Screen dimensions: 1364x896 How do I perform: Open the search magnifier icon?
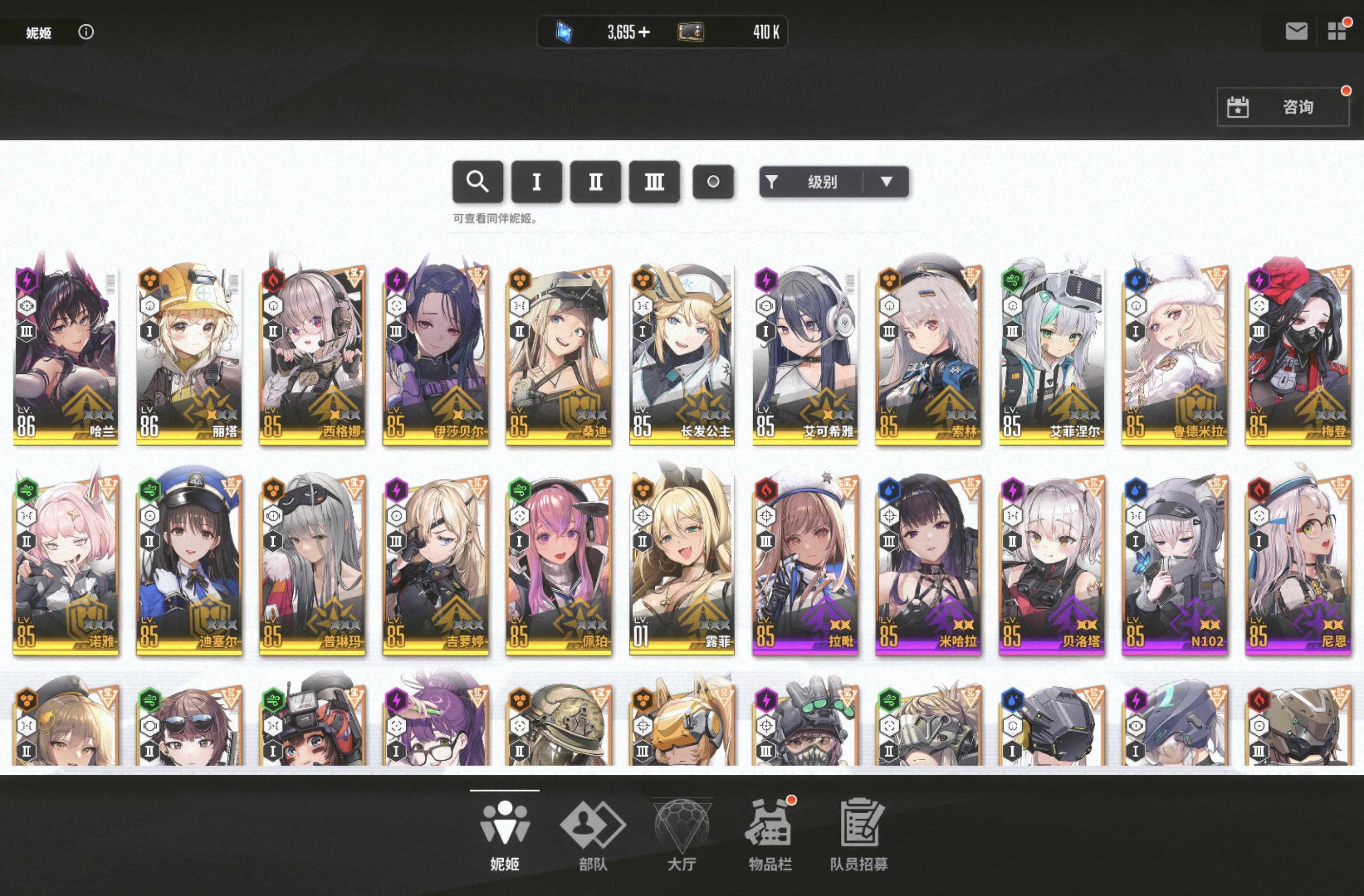tap(477, 182)
